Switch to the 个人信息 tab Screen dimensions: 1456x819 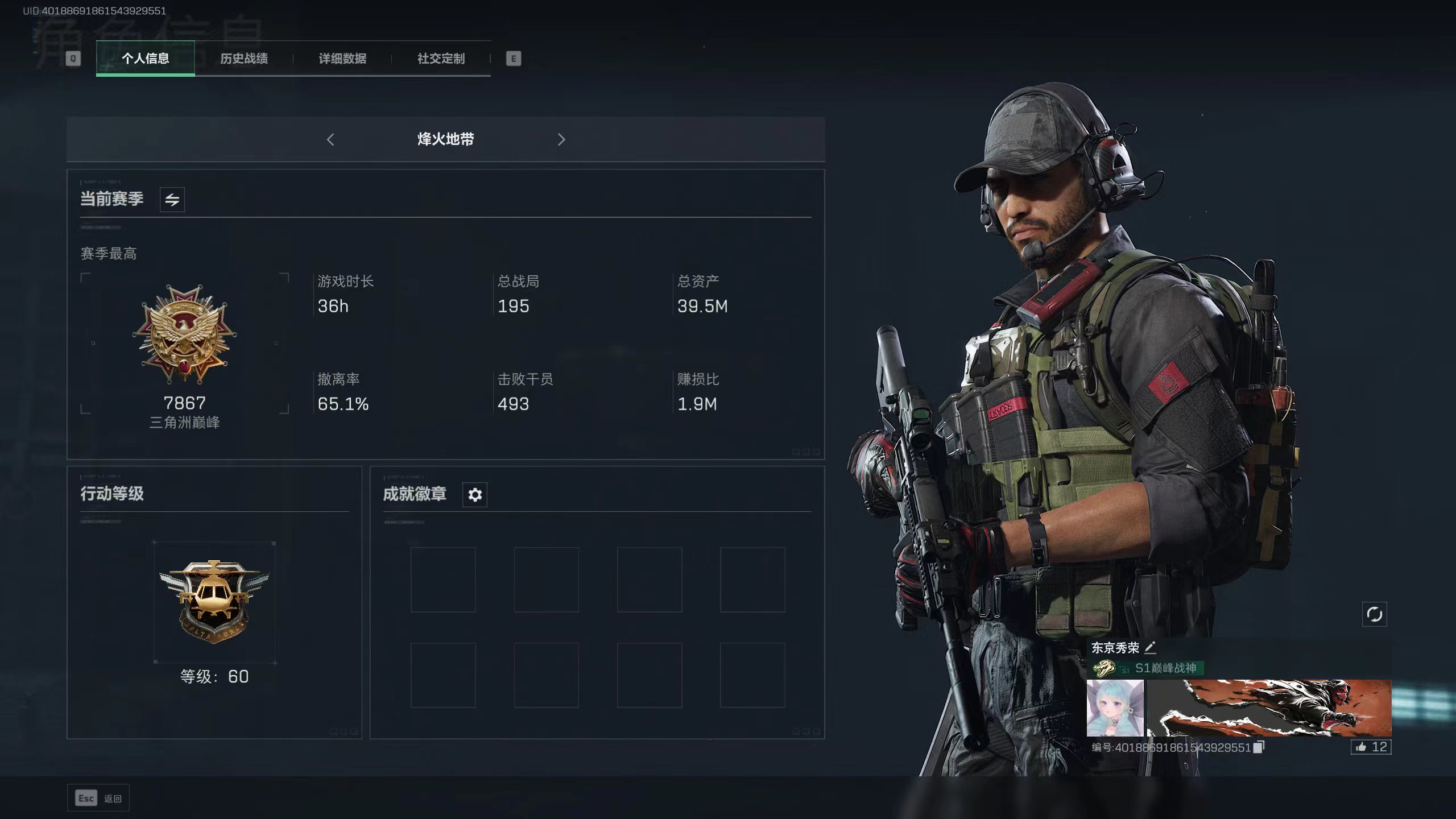pos(145,59)
